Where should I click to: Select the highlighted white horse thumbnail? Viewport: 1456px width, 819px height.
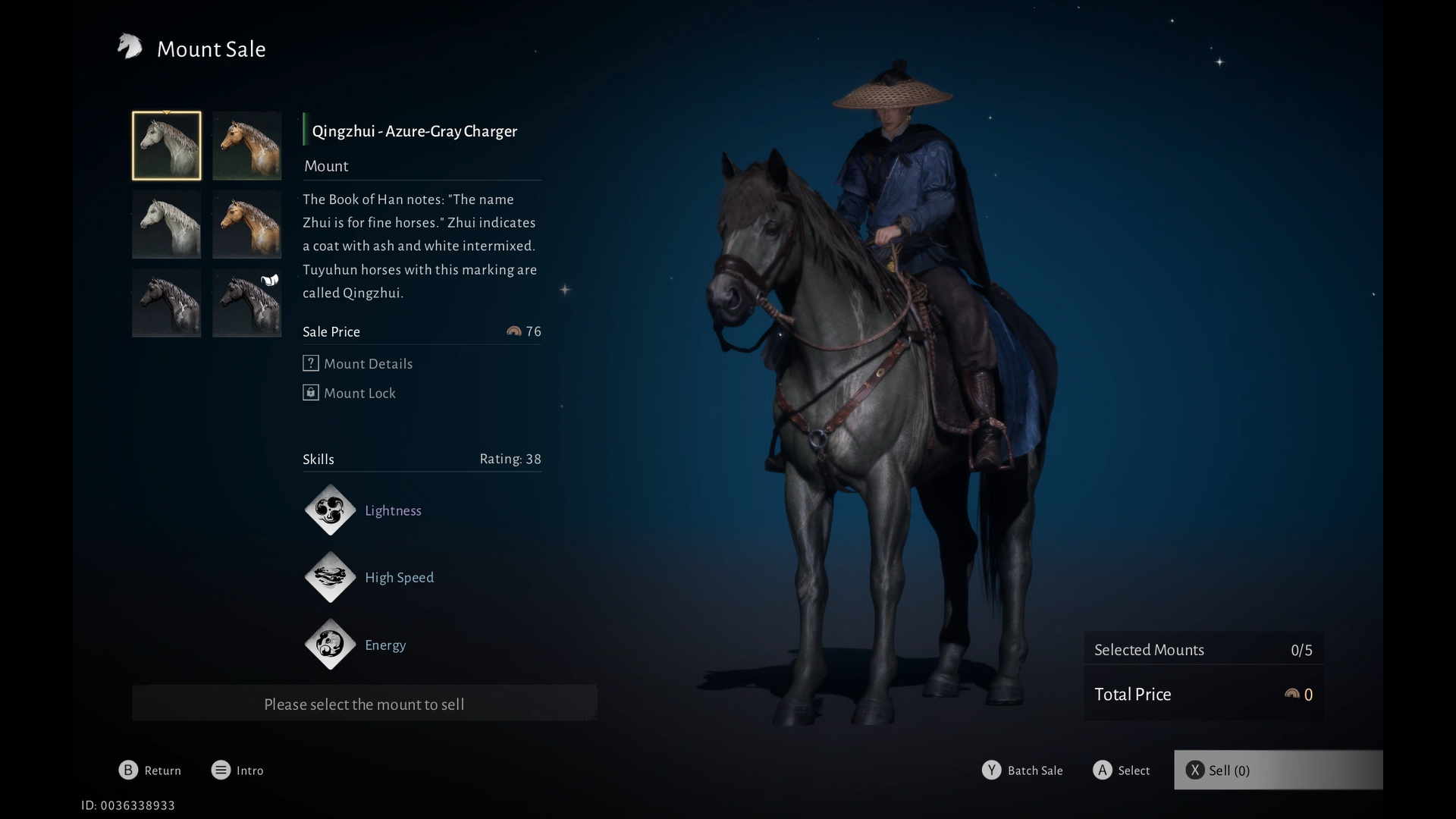click(166, 146)
